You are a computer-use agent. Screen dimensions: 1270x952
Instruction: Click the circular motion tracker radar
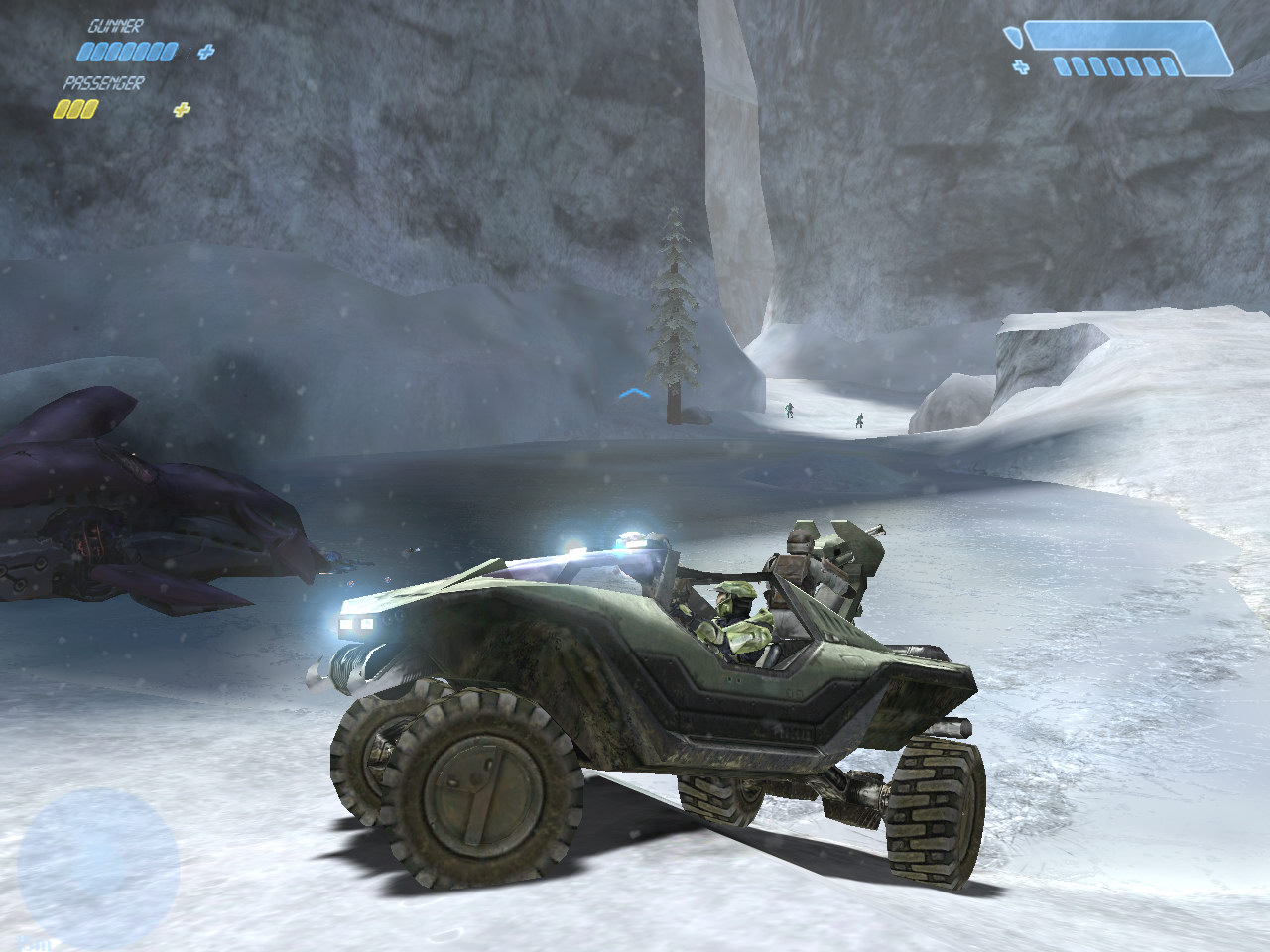pos(97,860)
